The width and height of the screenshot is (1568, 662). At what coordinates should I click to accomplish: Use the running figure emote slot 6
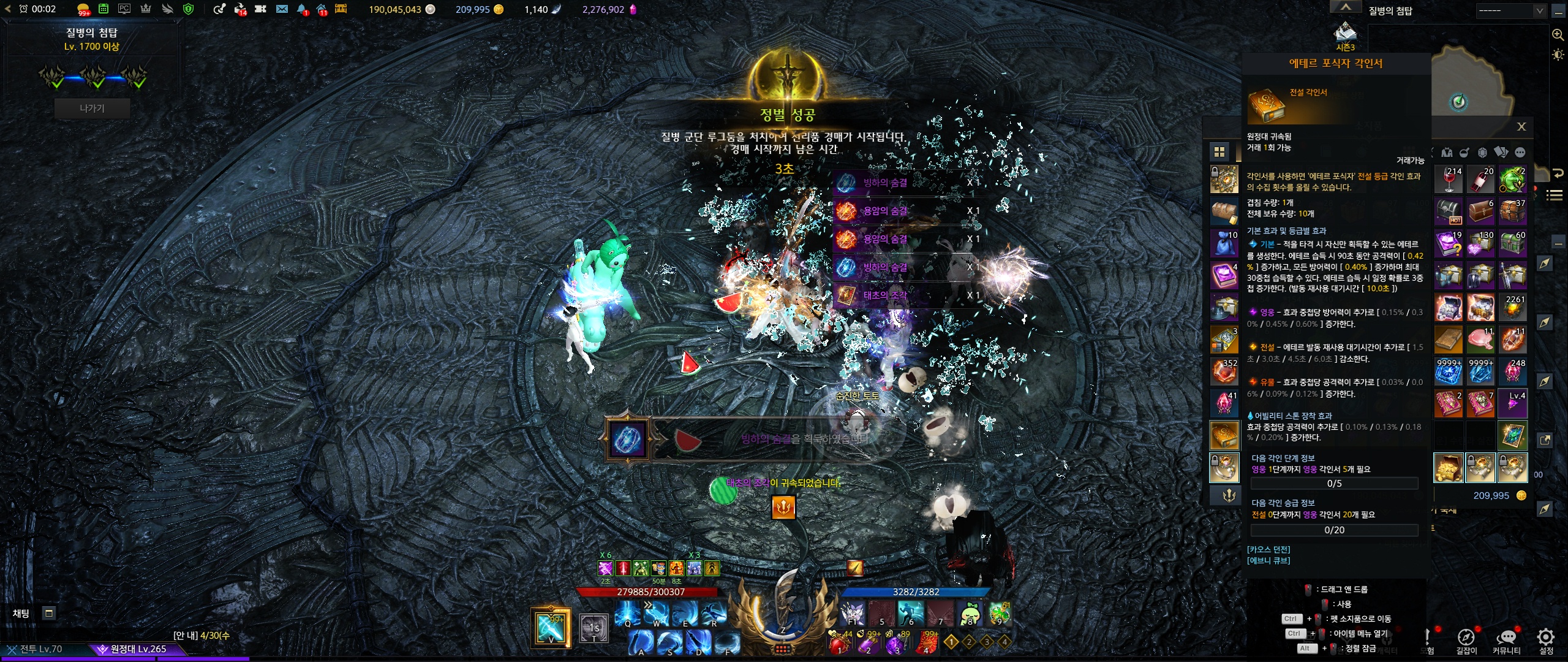pos(911,613)
